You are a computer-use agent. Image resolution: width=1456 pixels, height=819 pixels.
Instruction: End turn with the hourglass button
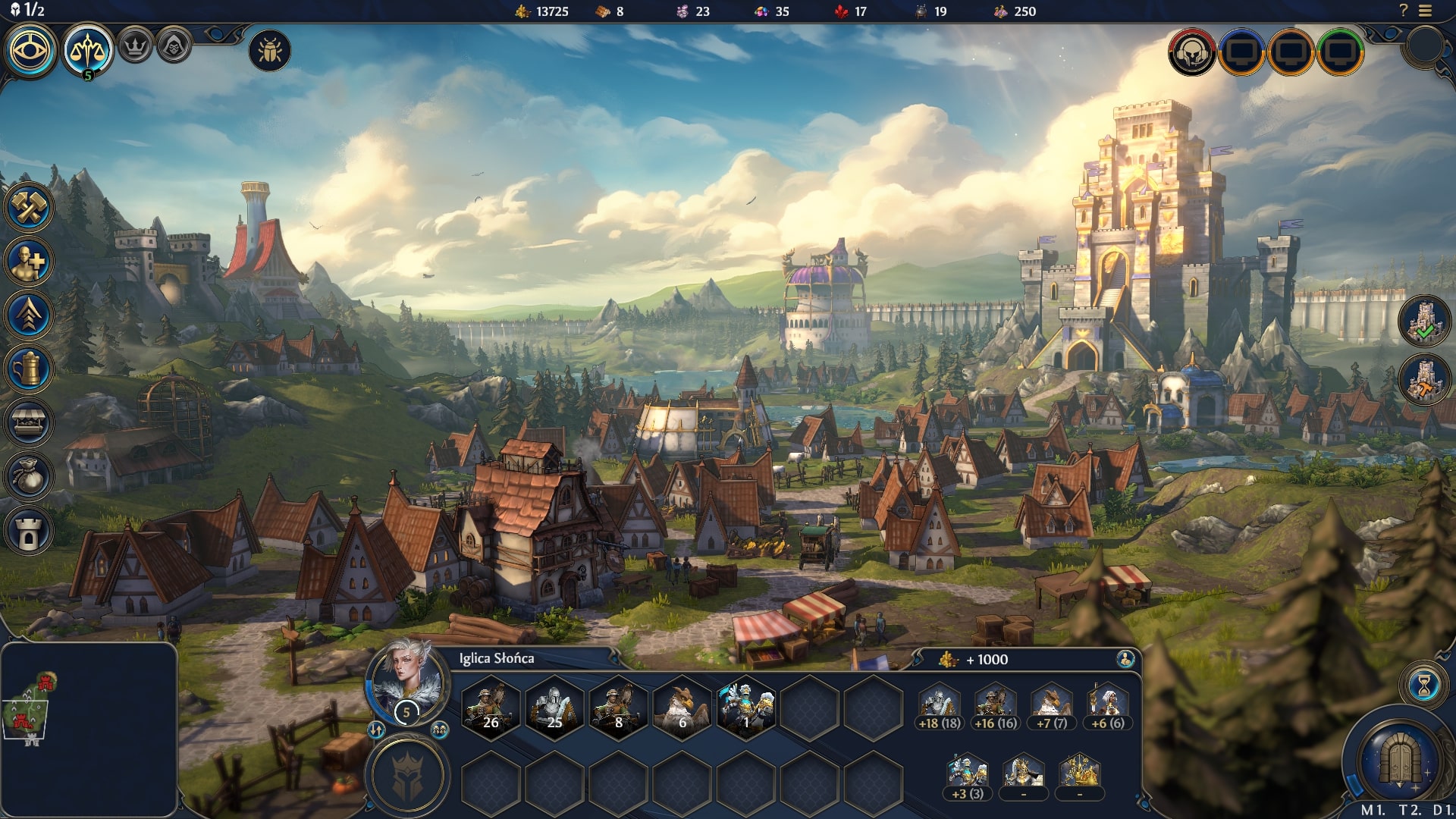click(x=1424, y=686)
